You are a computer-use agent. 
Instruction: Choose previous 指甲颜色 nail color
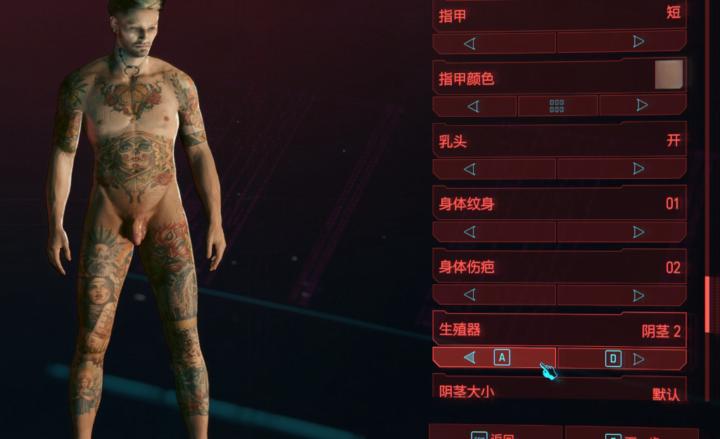(474, 105)
